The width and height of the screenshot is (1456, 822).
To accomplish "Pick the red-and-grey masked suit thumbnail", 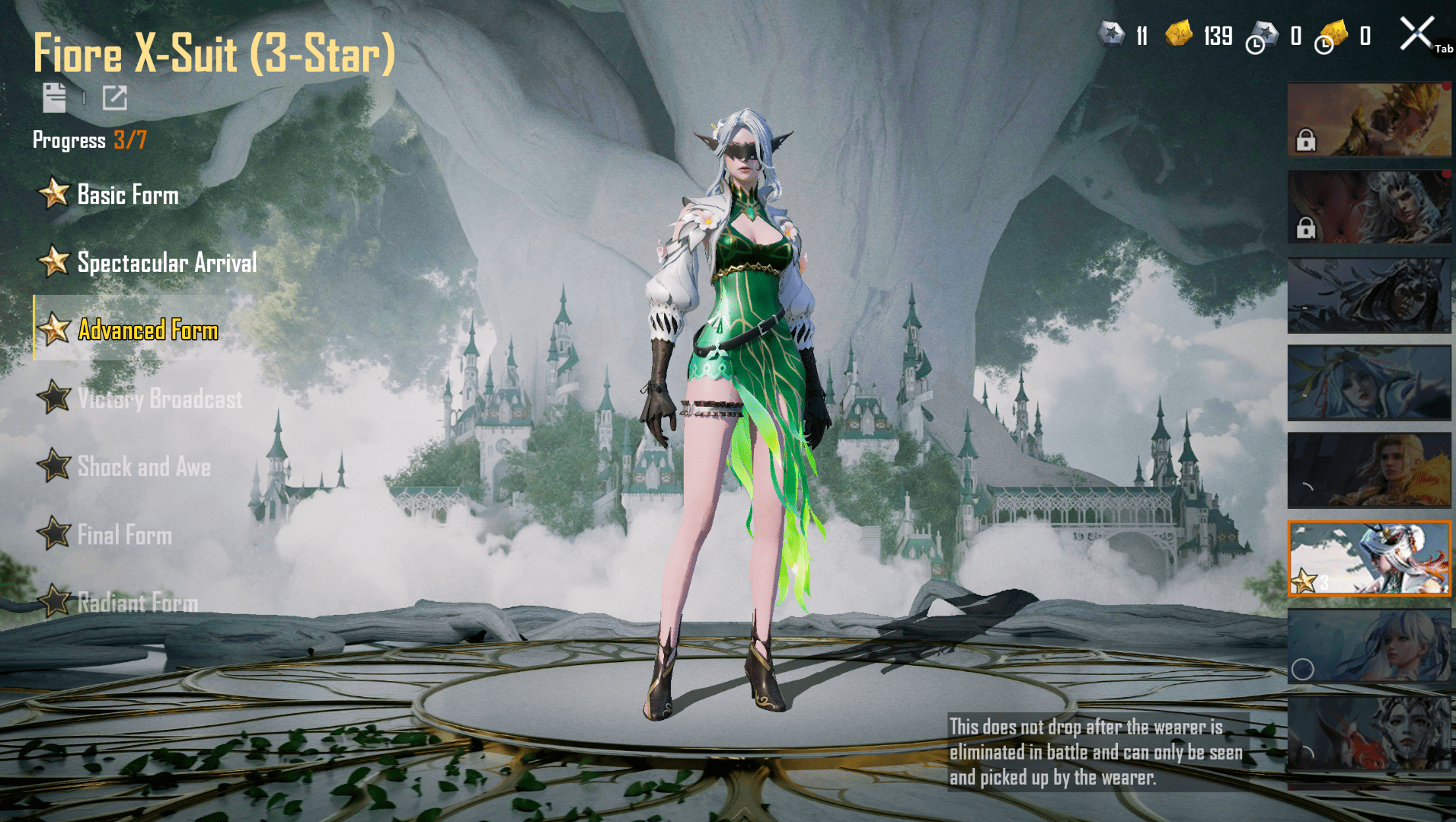I will (1368, 734).
